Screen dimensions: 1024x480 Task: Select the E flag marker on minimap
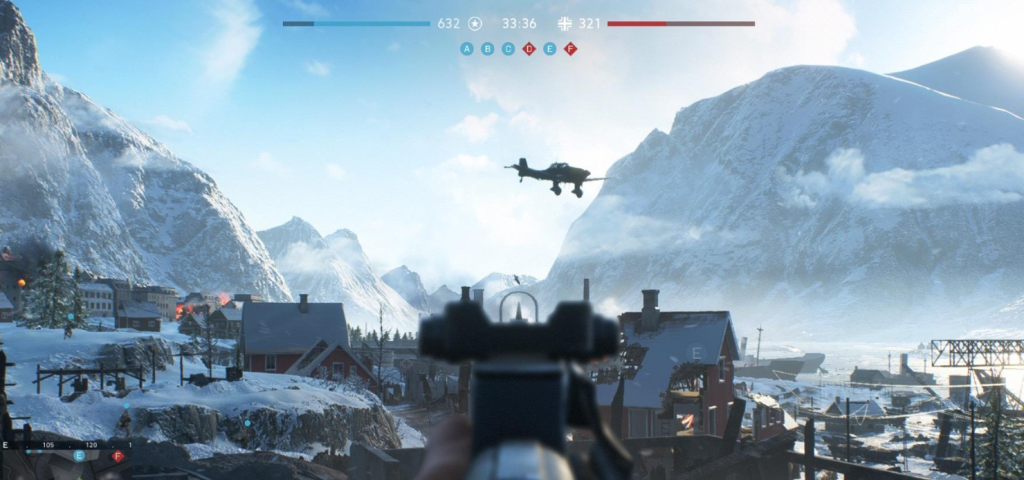[x=79, y=455]
